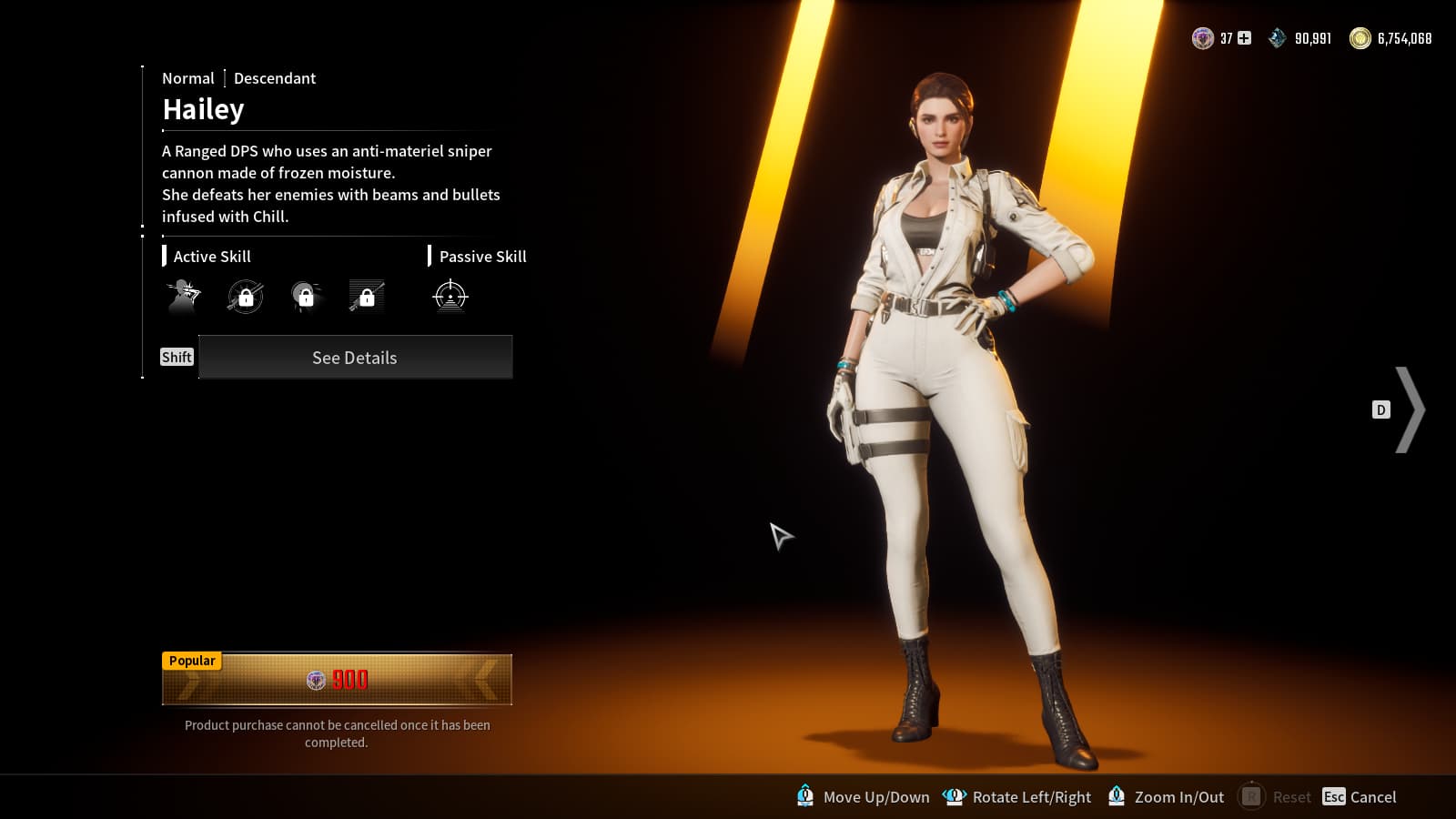The image size is (1456, 819).
Task: Add Caliber with the plus button
Action: [1244, 38]
